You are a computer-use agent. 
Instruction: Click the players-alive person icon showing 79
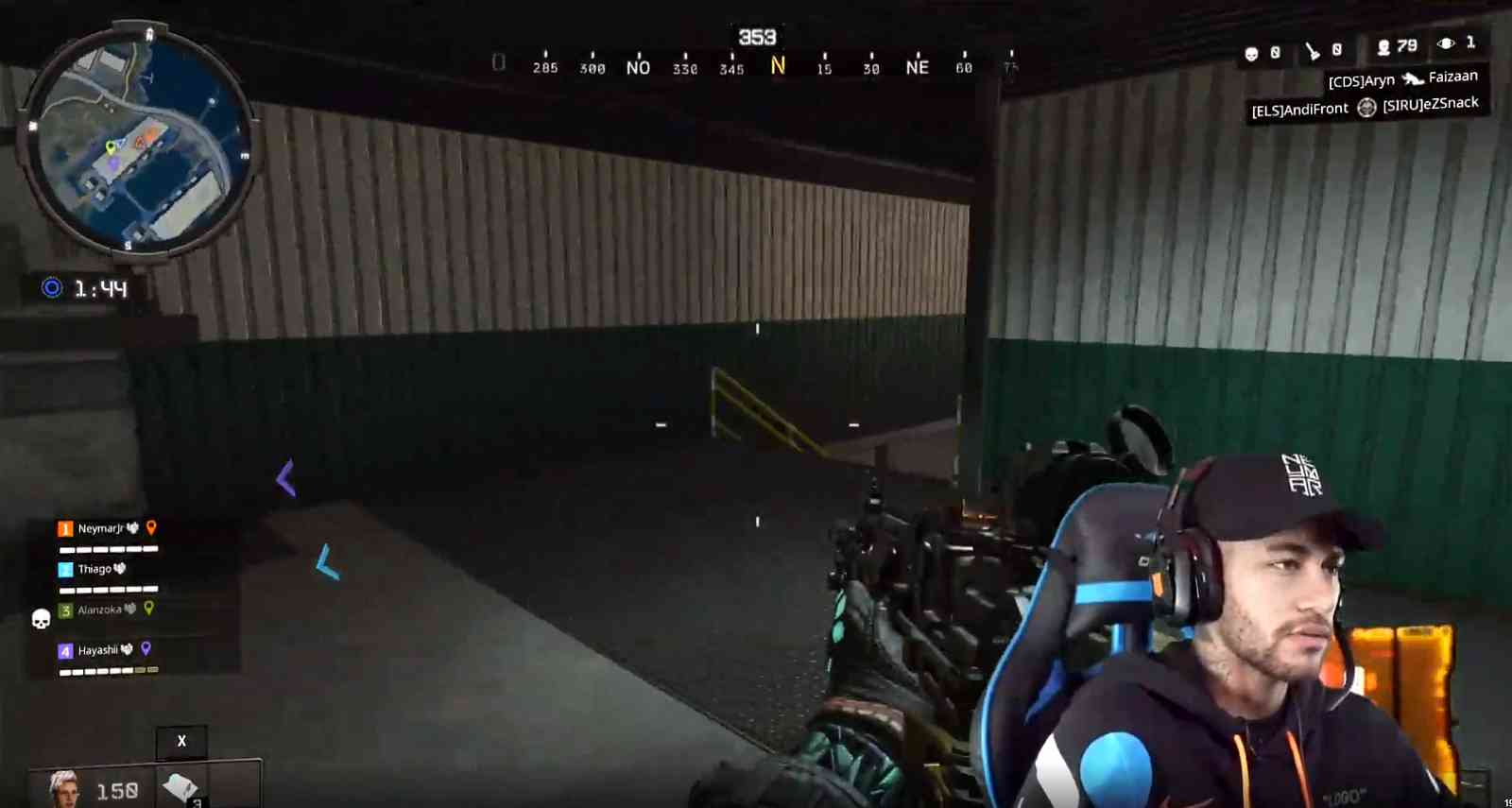point(1383,49)
